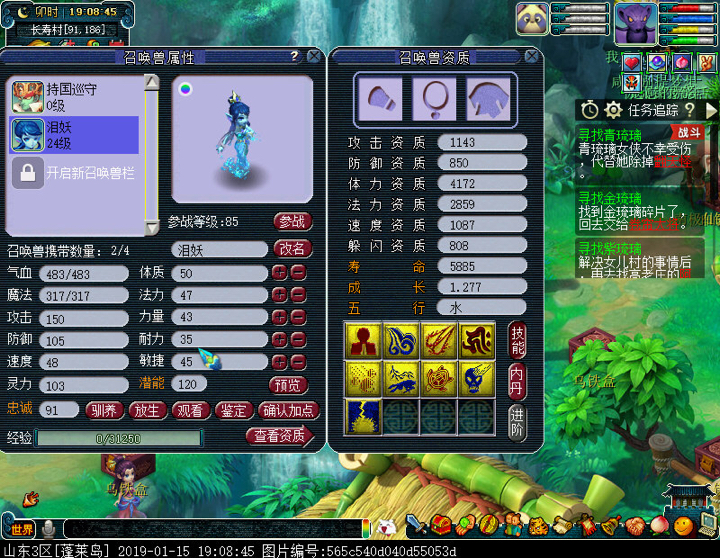Open the 预览 preview button

click(x=288, y=385)
